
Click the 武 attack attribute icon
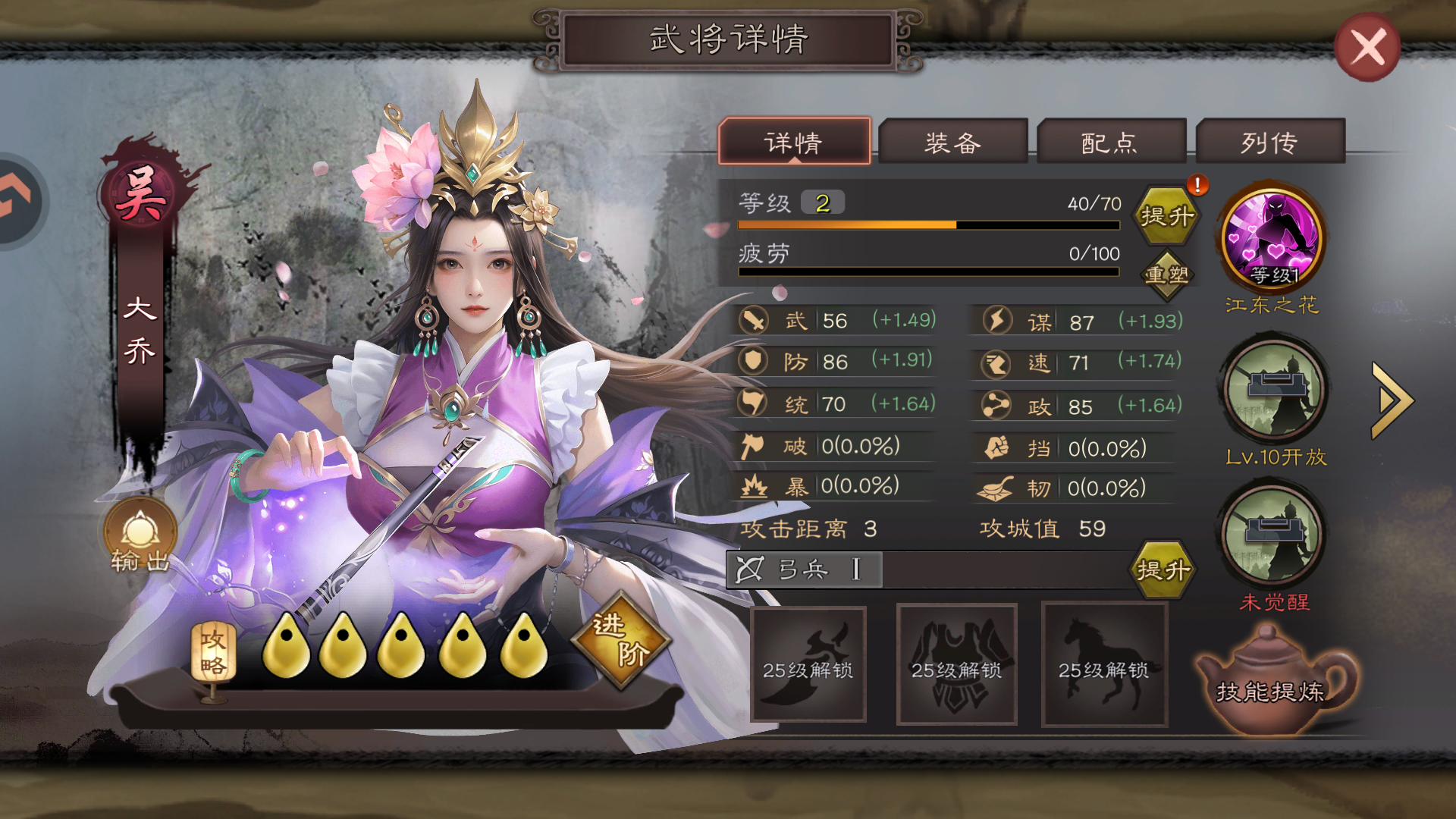[752, 320]
